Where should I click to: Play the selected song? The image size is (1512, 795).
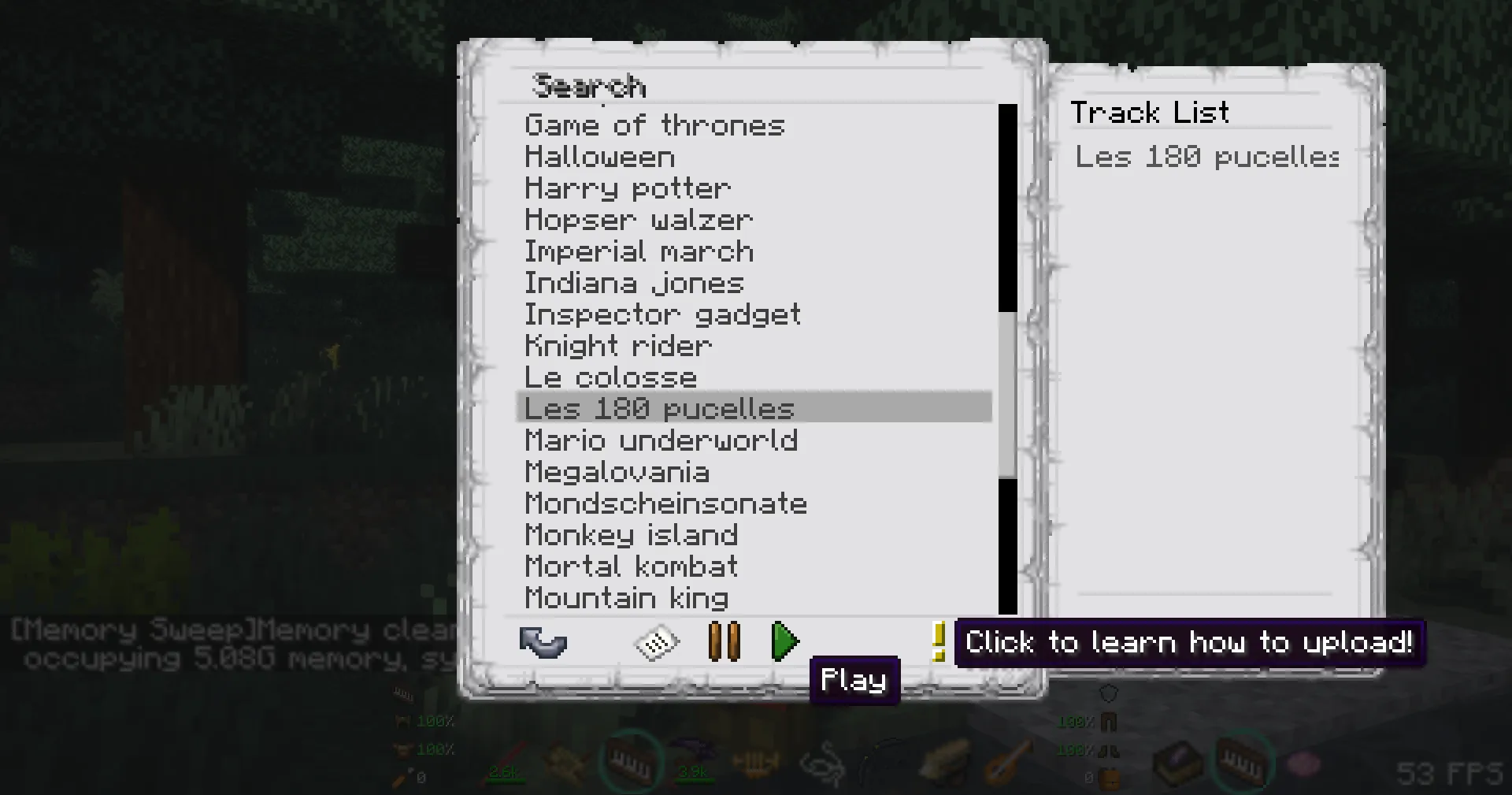[x=785, y=641]
